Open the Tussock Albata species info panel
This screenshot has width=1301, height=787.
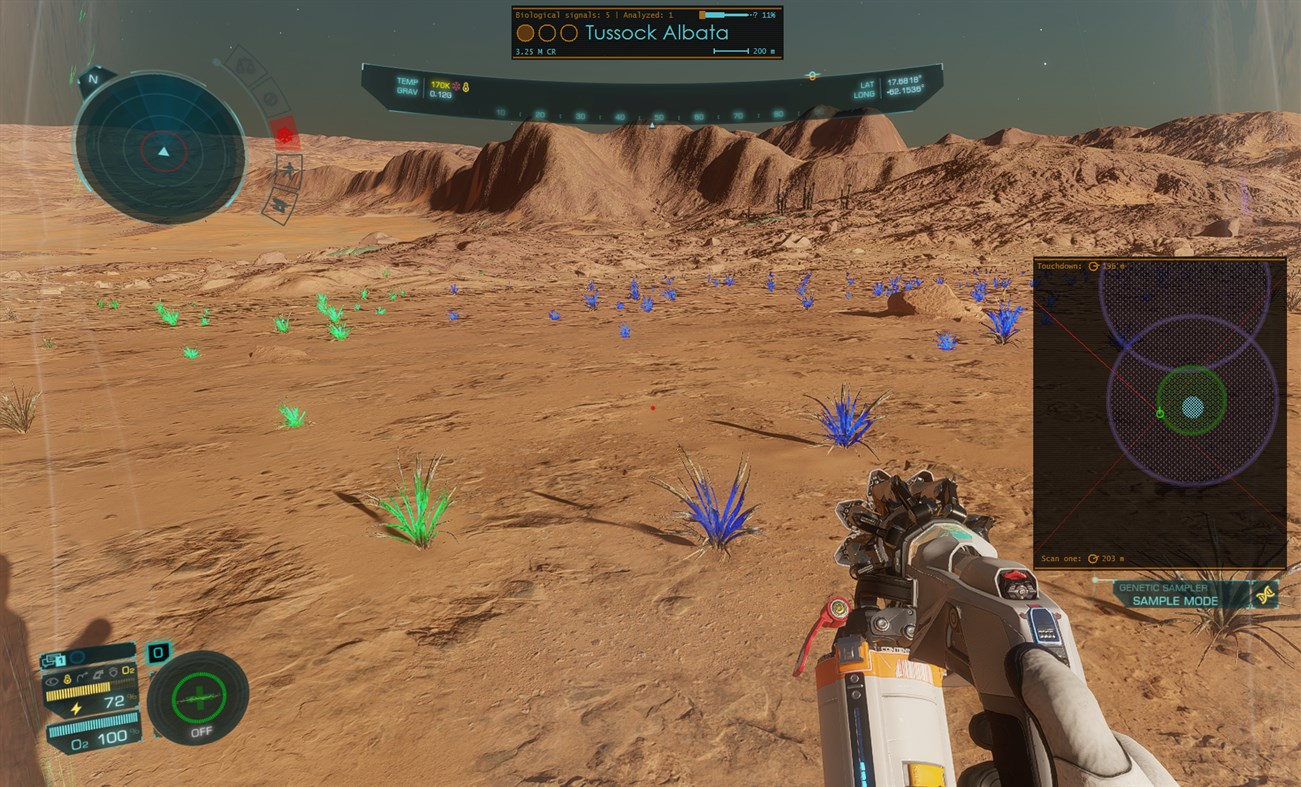(646, 32)
